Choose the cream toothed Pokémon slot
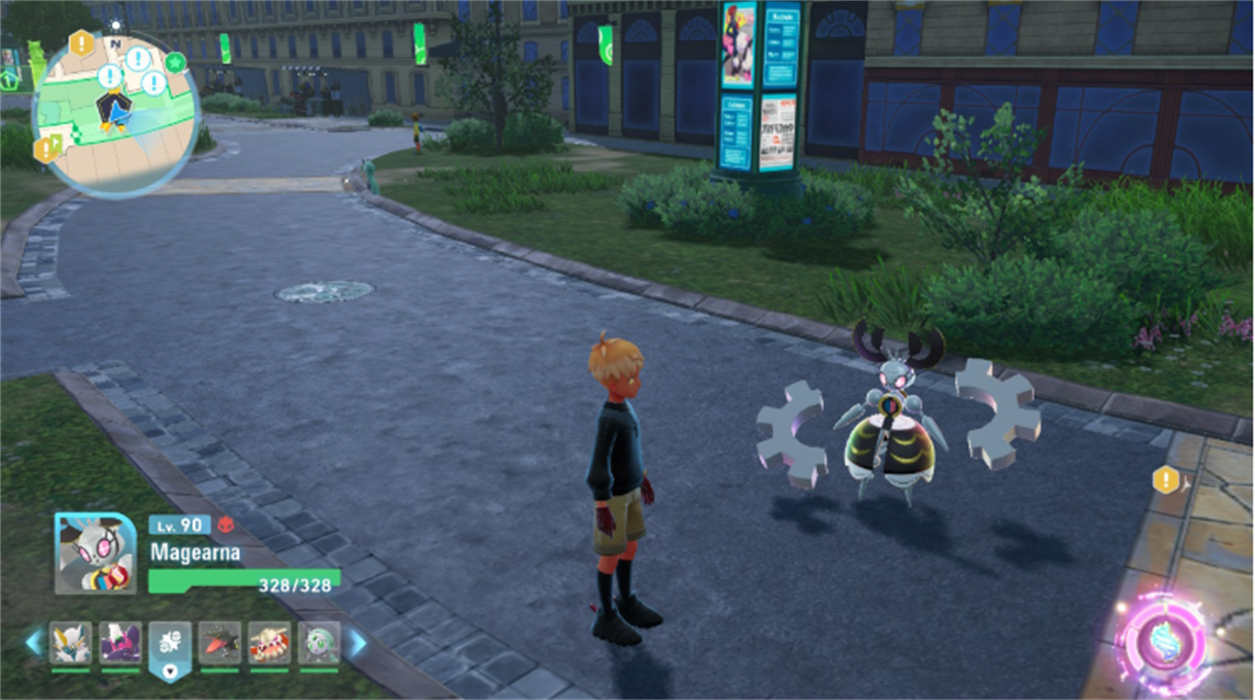Viewport: 1255px width, 700px height. [x=269, y=642]
